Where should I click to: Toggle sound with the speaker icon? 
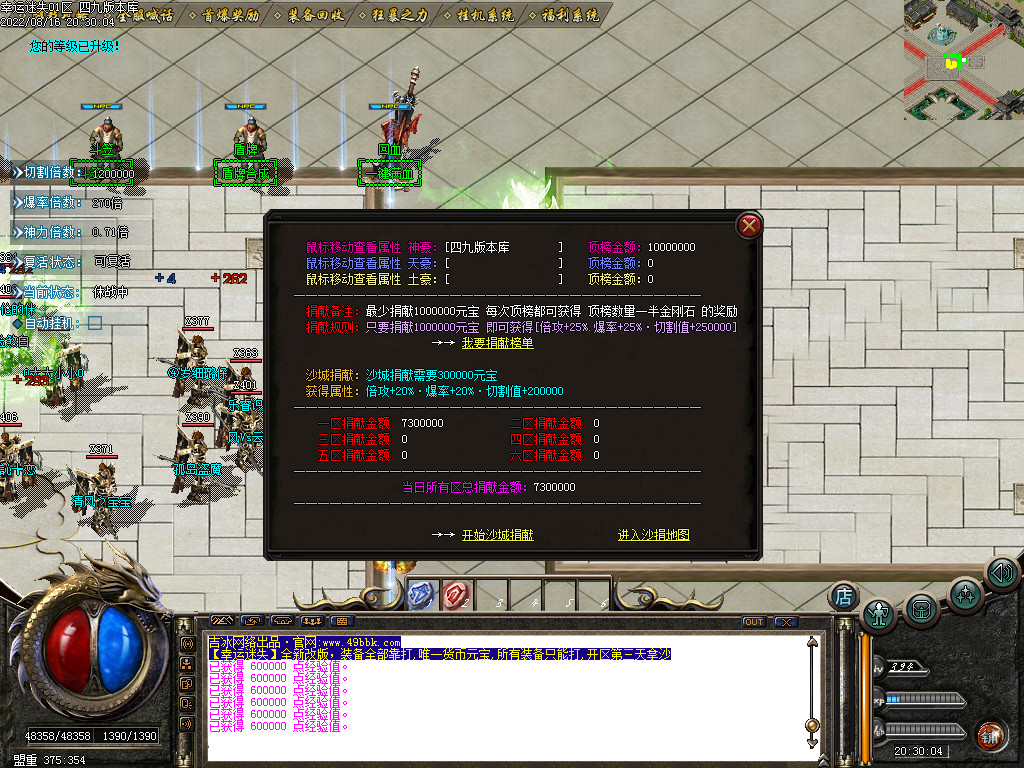(x=1001, y=573)
